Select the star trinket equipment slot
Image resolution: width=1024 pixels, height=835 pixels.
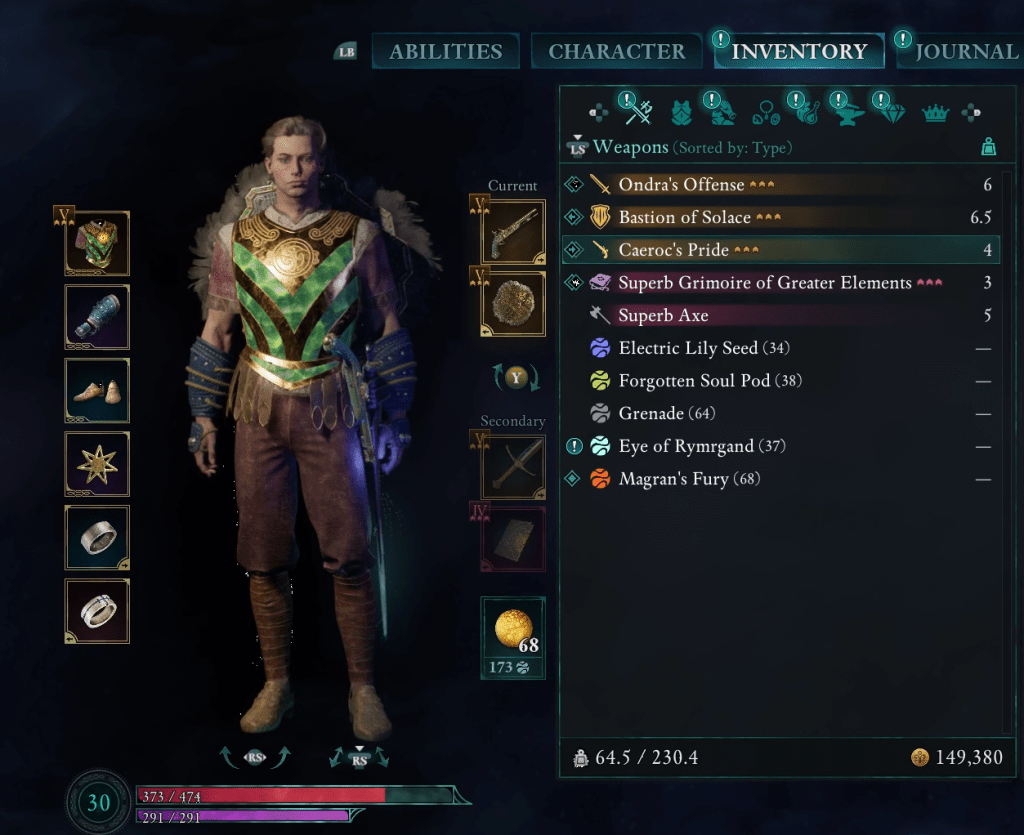coord(97,464)
